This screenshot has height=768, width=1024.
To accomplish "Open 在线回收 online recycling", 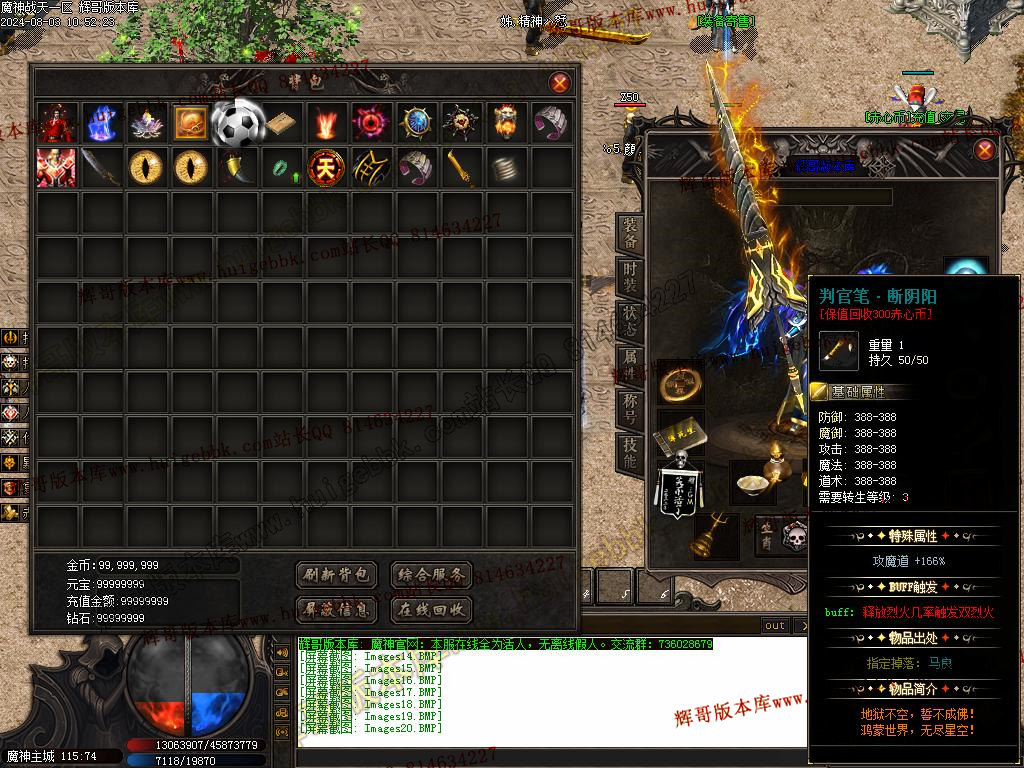I will pos(430,609).
